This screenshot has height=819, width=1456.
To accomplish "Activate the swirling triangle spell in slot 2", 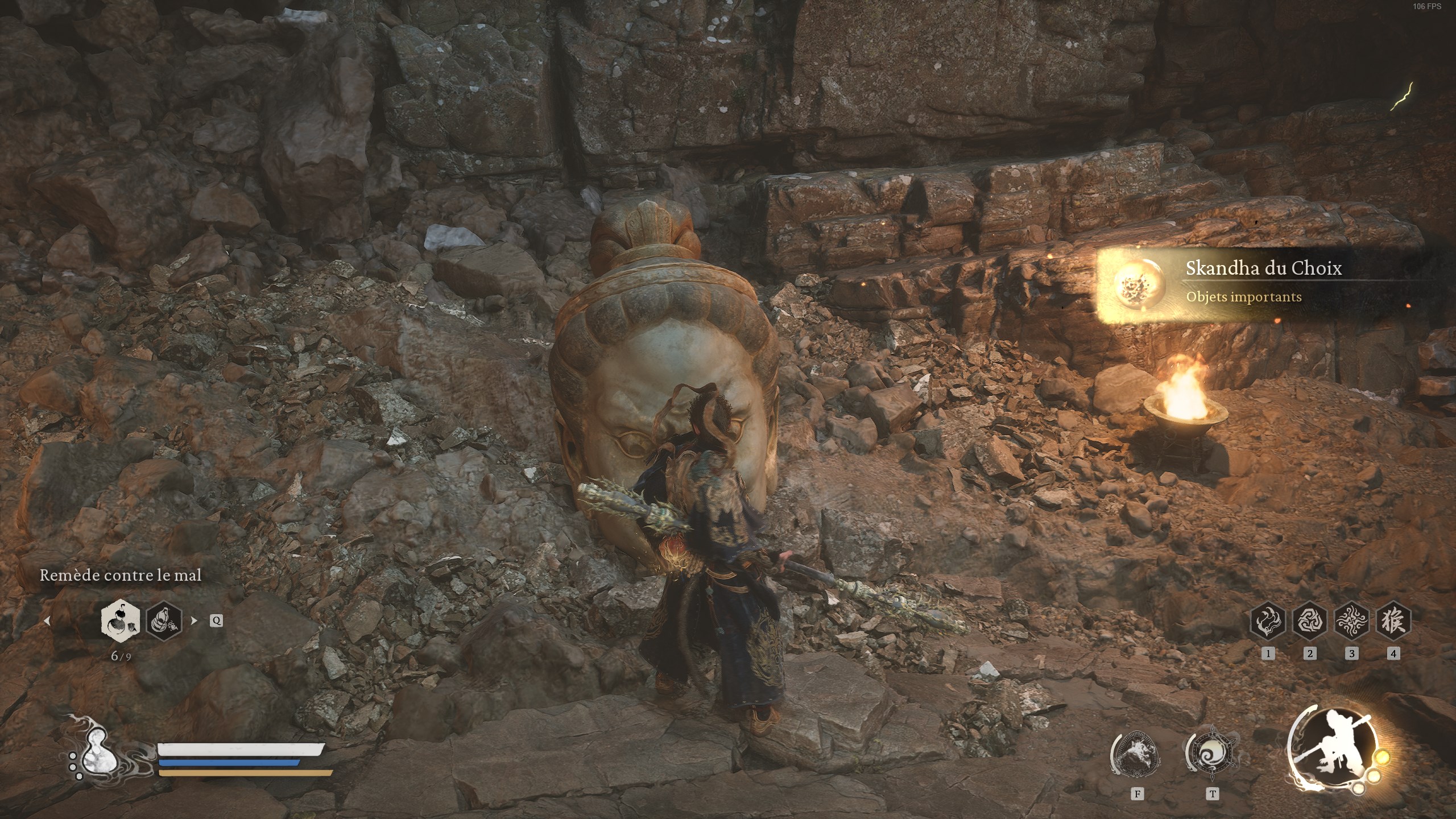I will (1309, 621).
